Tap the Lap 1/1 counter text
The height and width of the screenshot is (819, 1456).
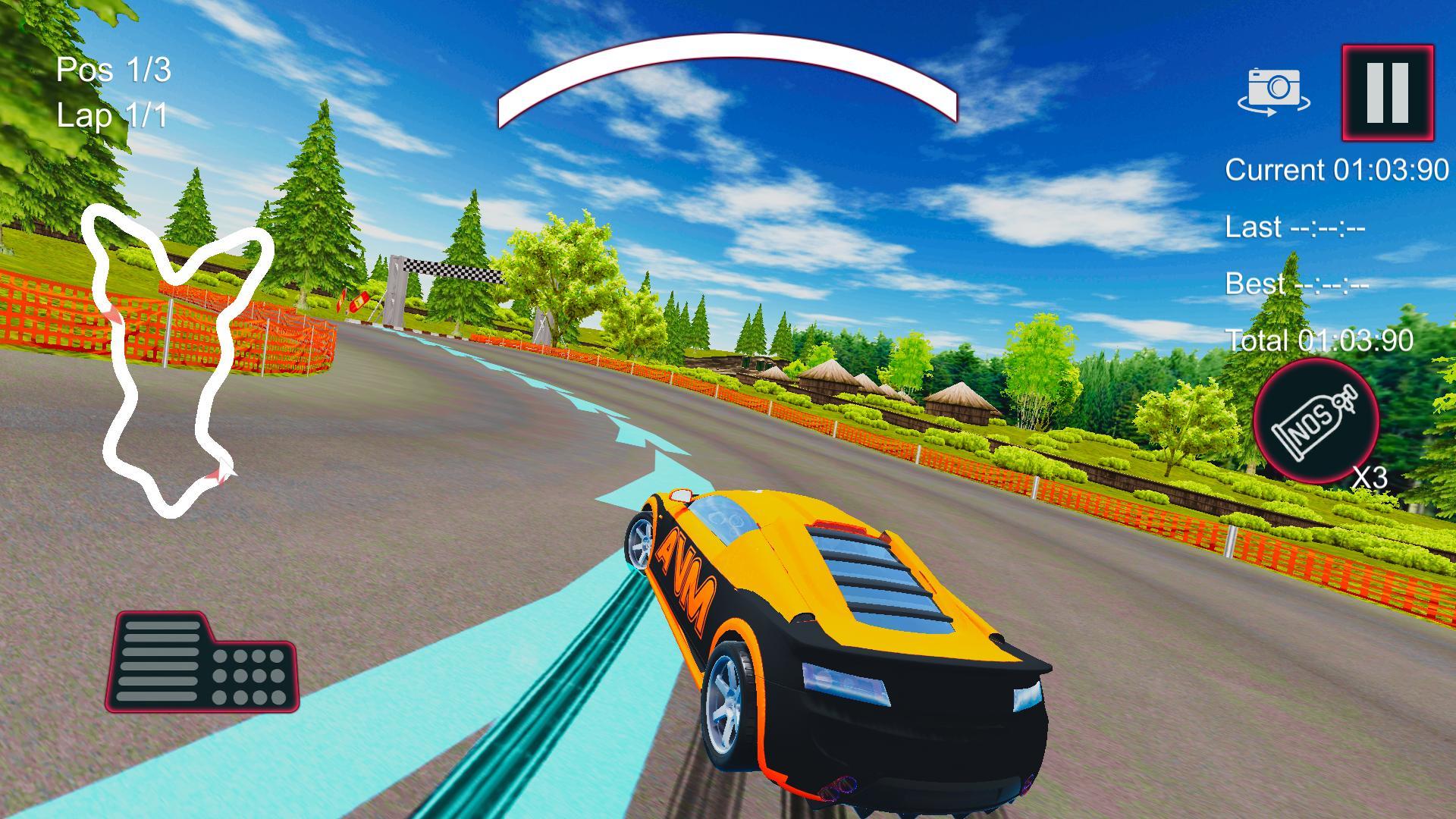114,115
